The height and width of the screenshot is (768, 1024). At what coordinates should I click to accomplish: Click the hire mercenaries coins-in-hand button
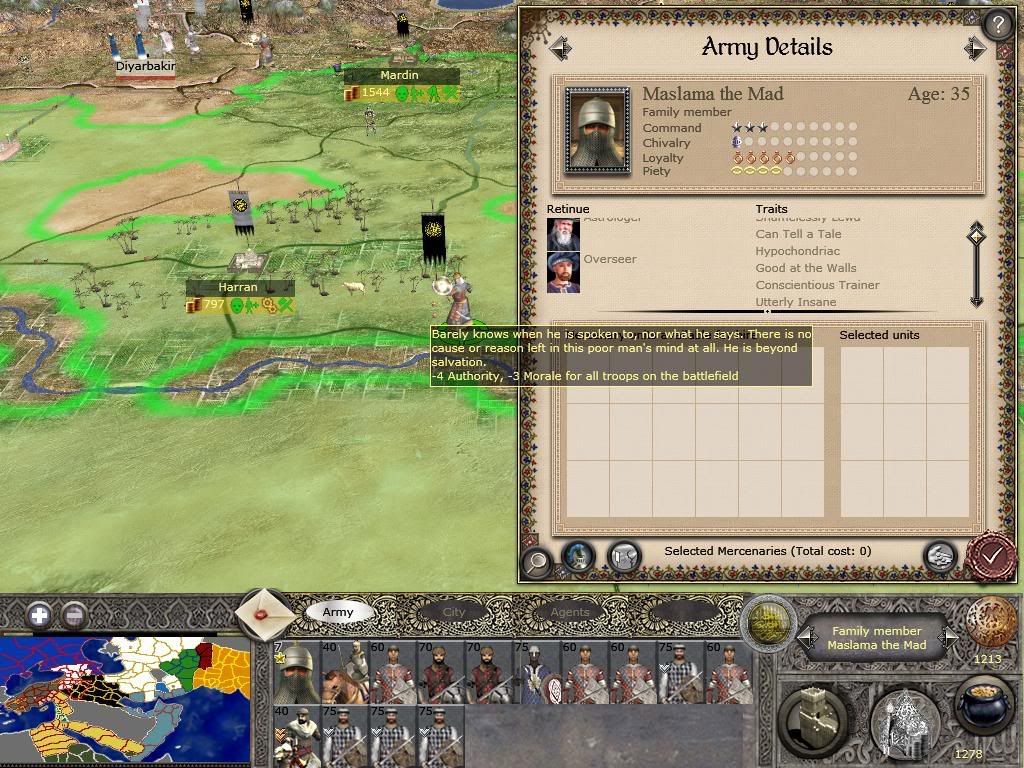[938, 556]
